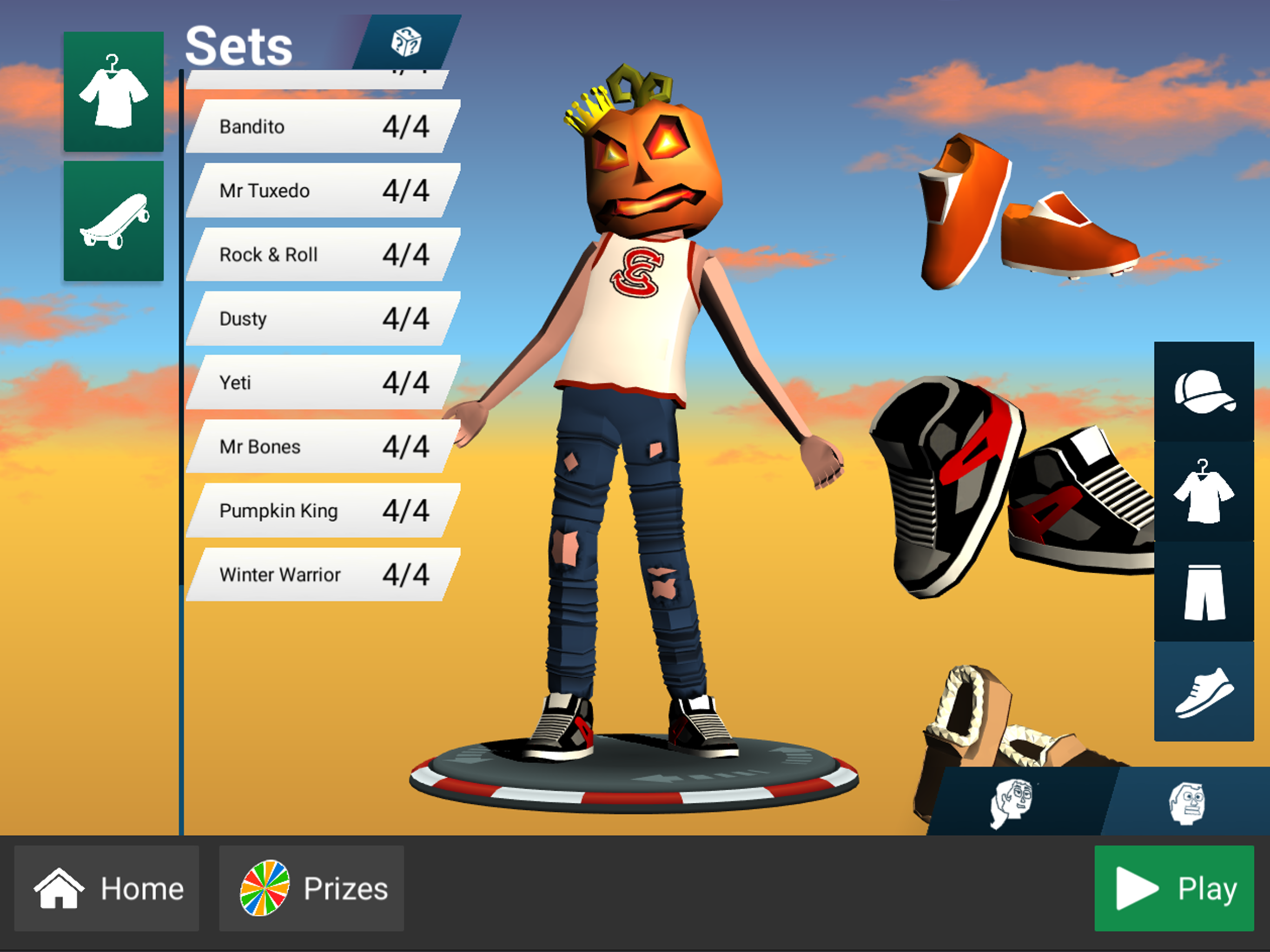Choose the female character face
The image size is (1270, 952).
click(x=1012, y=803)
